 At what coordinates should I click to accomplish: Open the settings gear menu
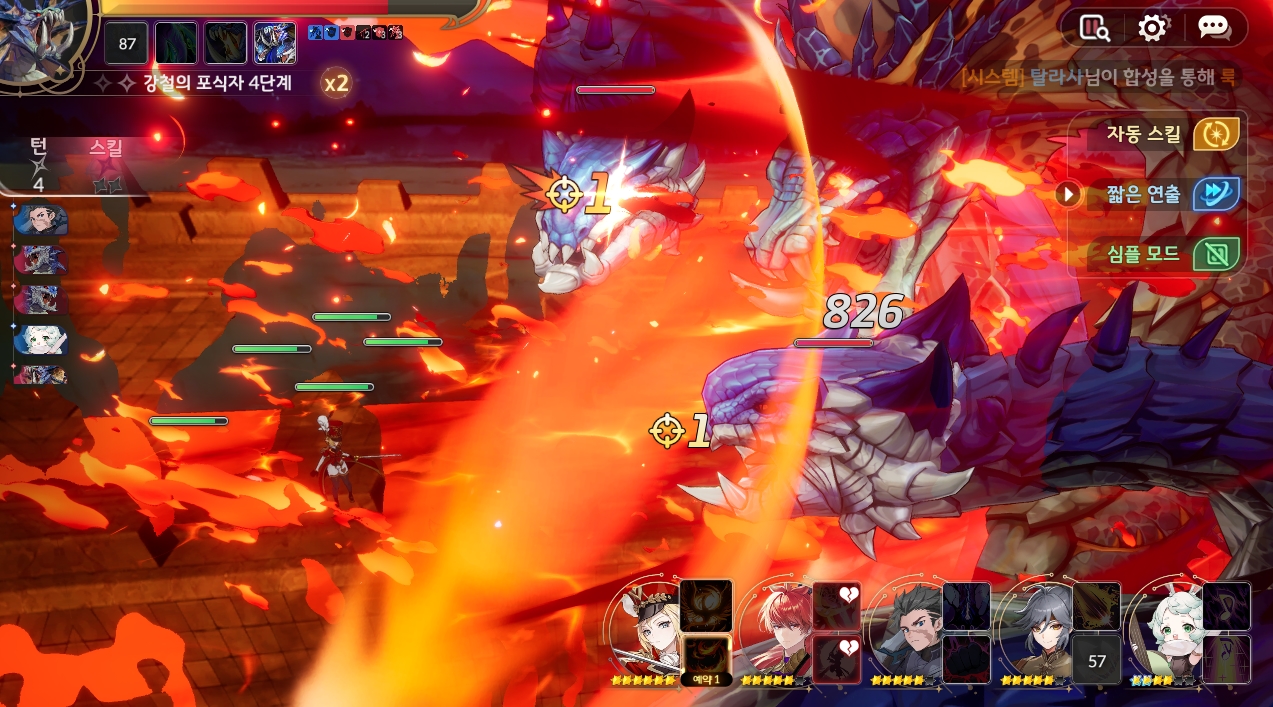click(x=1152, y=28)
